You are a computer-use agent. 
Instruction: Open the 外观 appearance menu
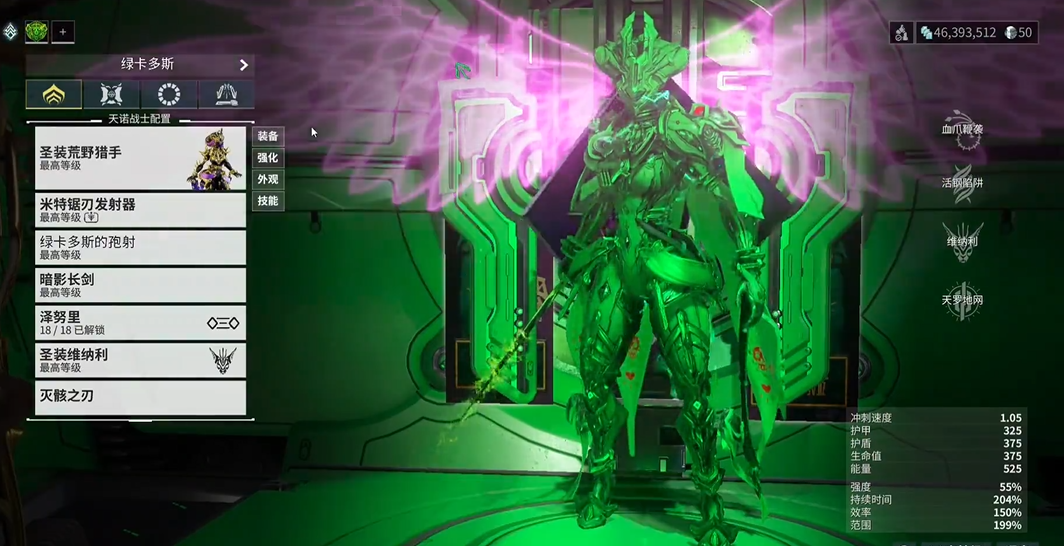point(268,180)
